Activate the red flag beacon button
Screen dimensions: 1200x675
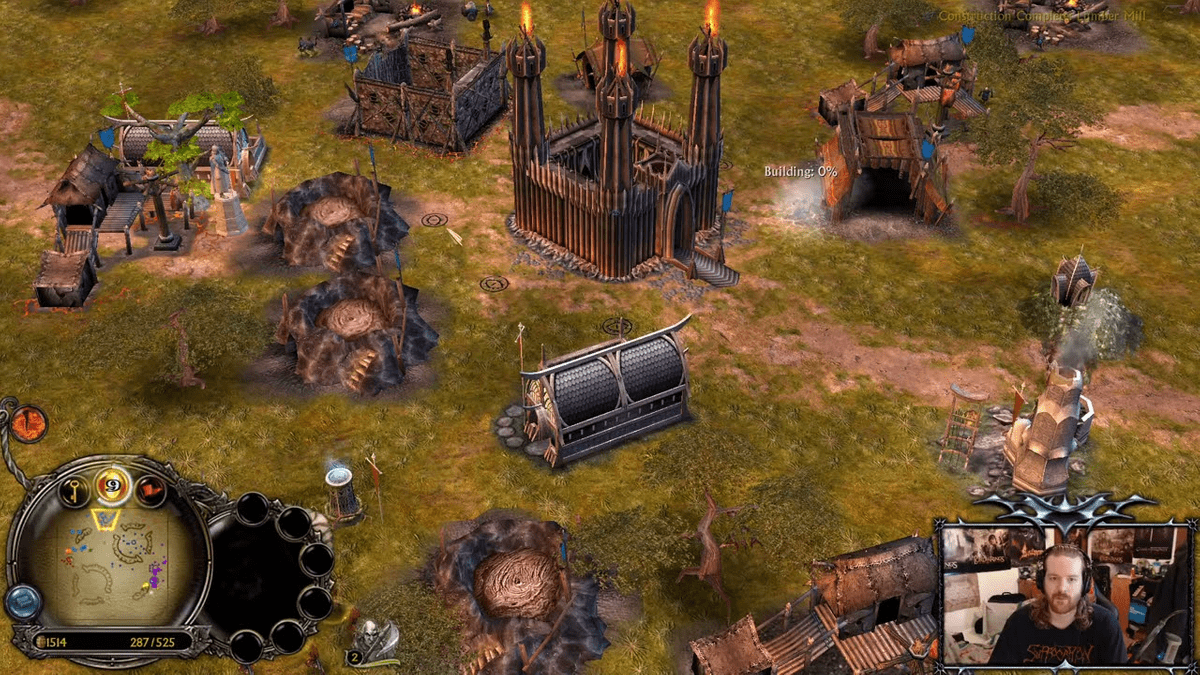point(150,490)
